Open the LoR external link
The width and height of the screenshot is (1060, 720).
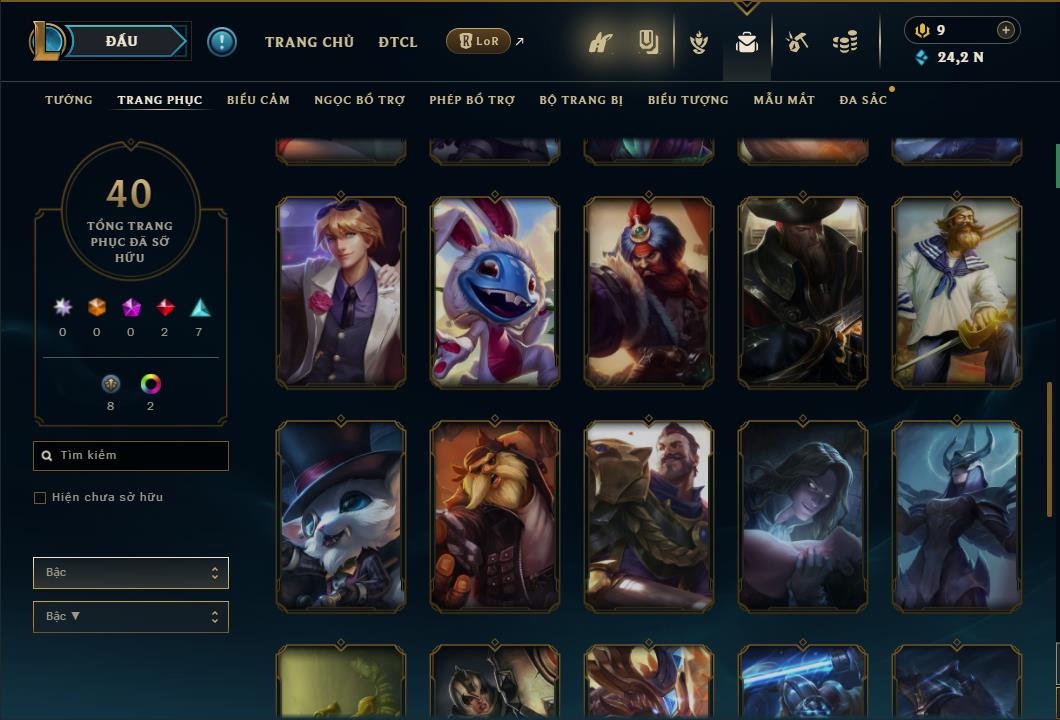(x=479, y=41)
